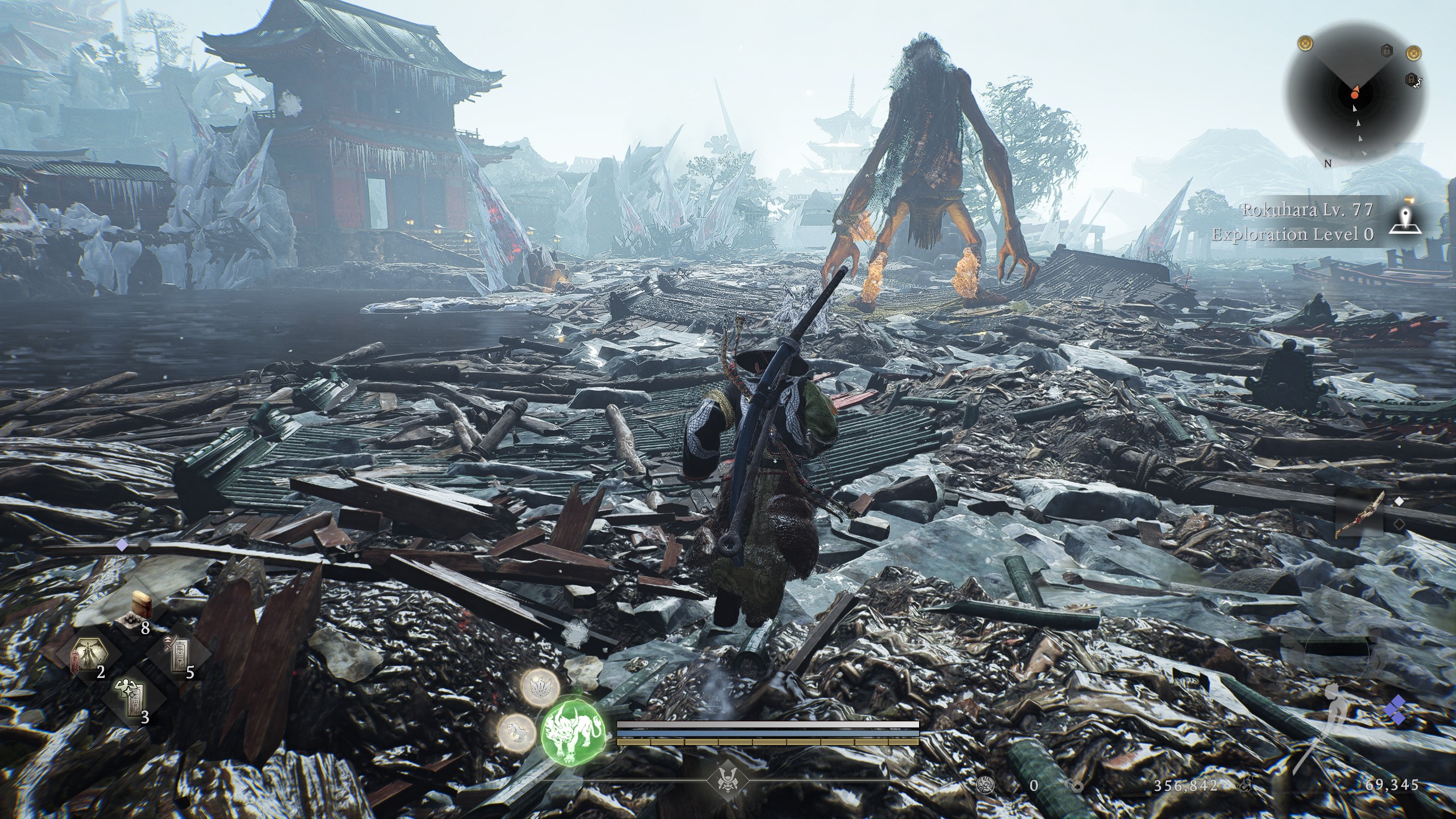Viewport: 1456px width, 819px height.
Task: Click the locked marker beside the white creature
Action: pyautogui.click(x=1411, y=78)
